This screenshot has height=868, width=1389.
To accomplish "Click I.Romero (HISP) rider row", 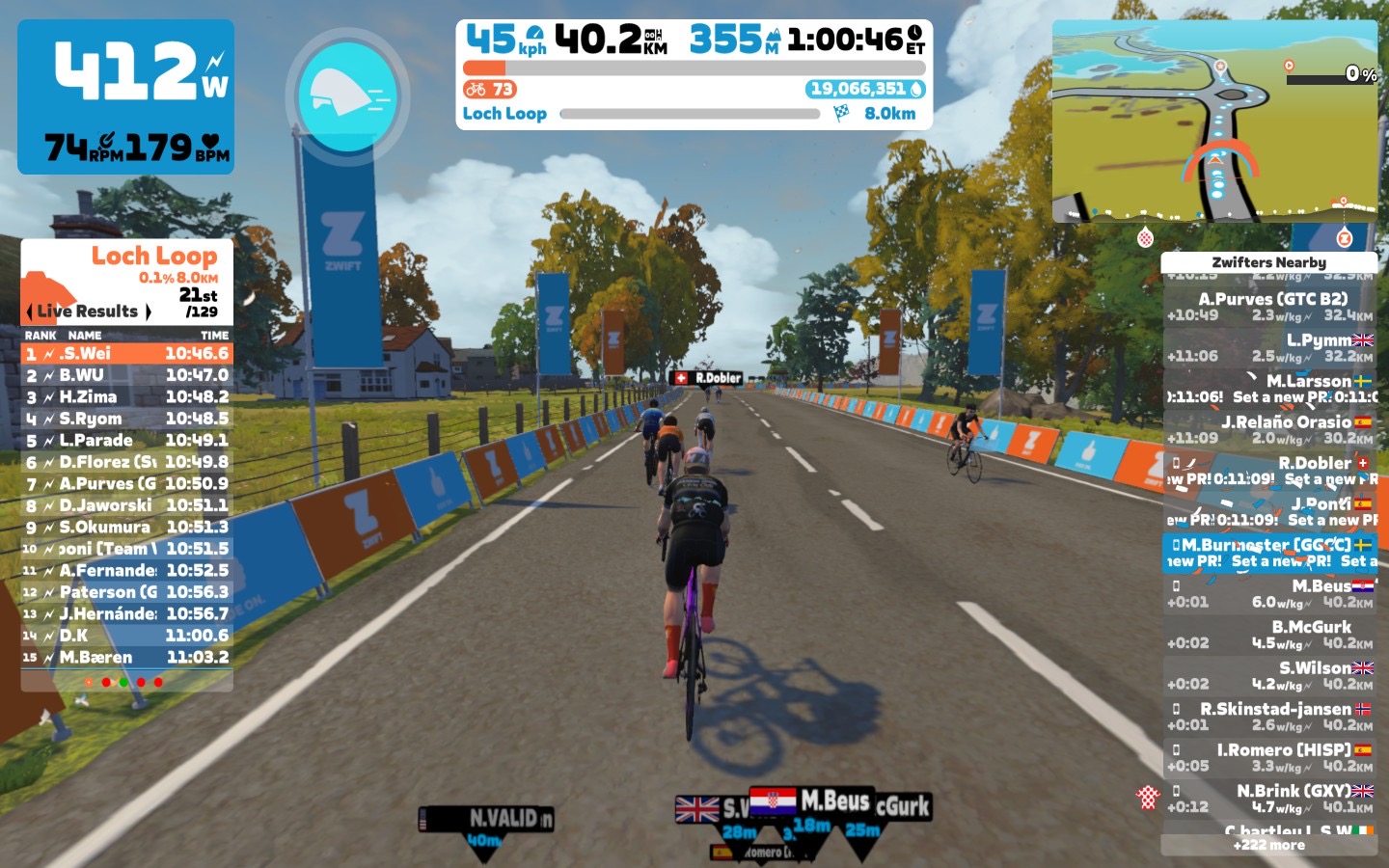I will point(1268,757).
